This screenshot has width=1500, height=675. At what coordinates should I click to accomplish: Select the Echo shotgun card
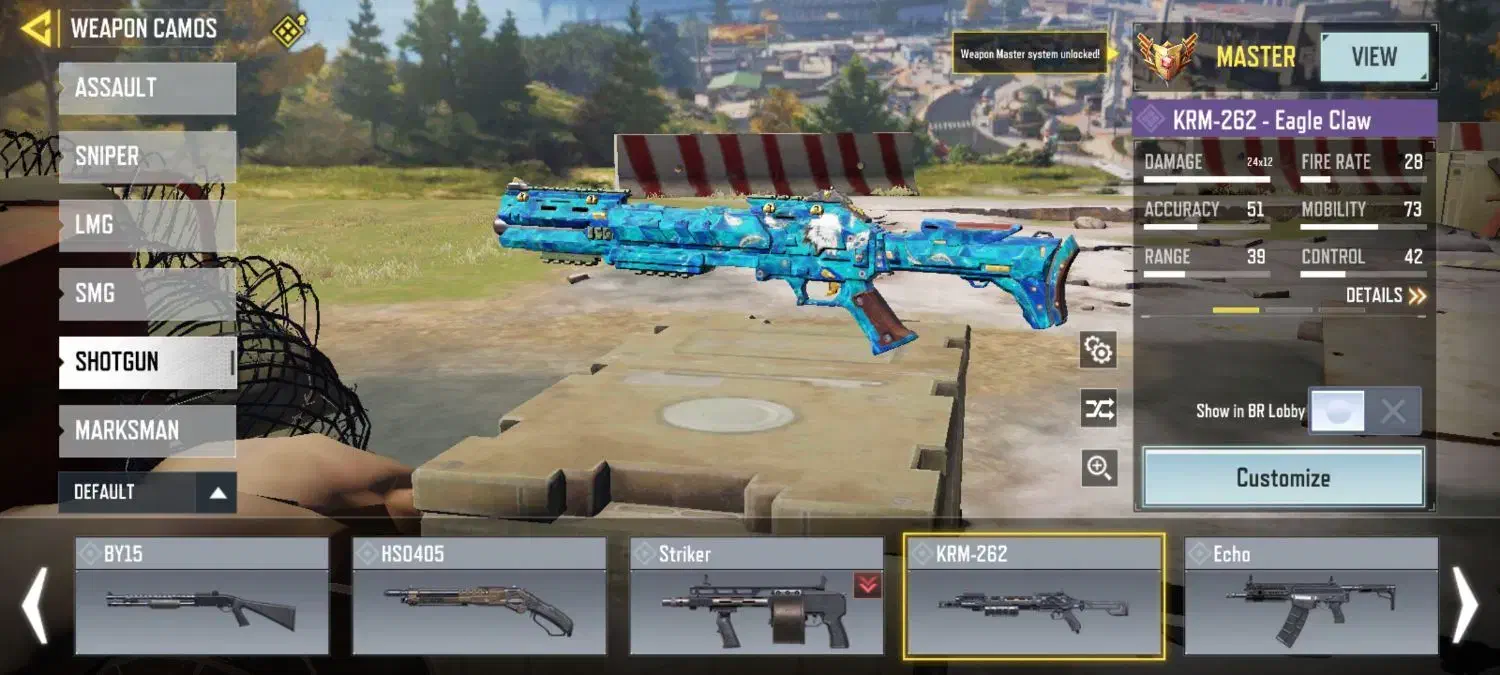pyautogui.click(x=1311, y=596)
